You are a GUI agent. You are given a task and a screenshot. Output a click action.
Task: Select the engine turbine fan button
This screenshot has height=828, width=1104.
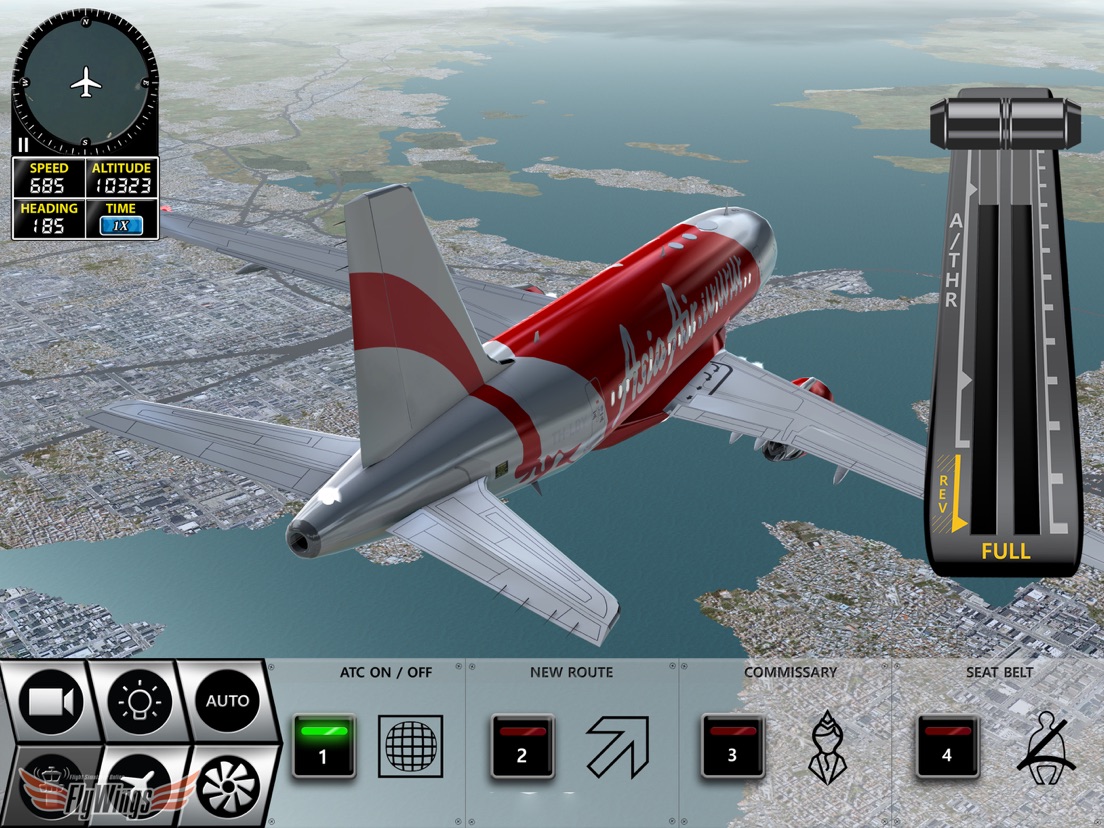(x=227, y=786)
